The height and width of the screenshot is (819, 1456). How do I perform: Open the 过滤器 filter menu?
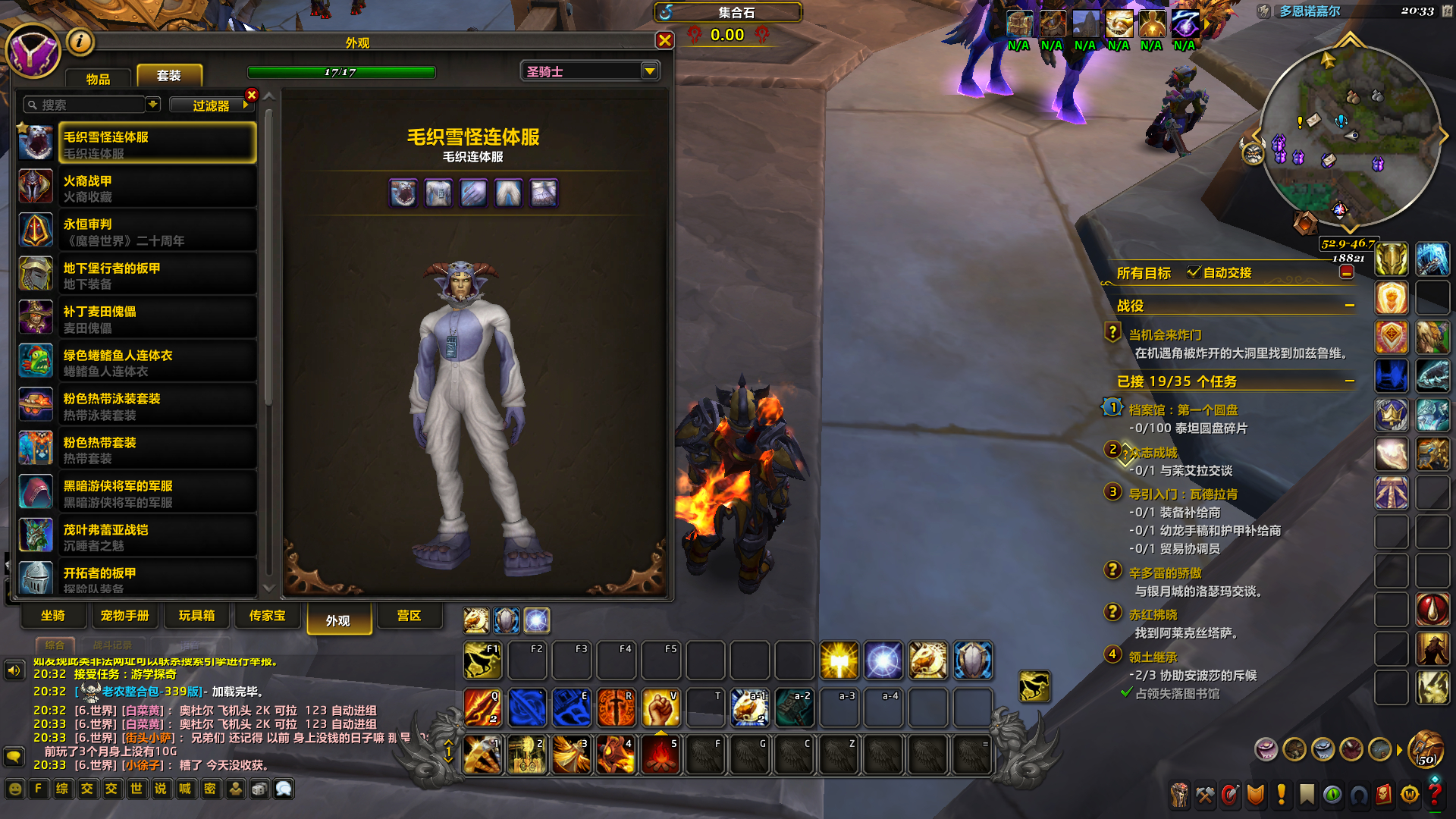211,105
